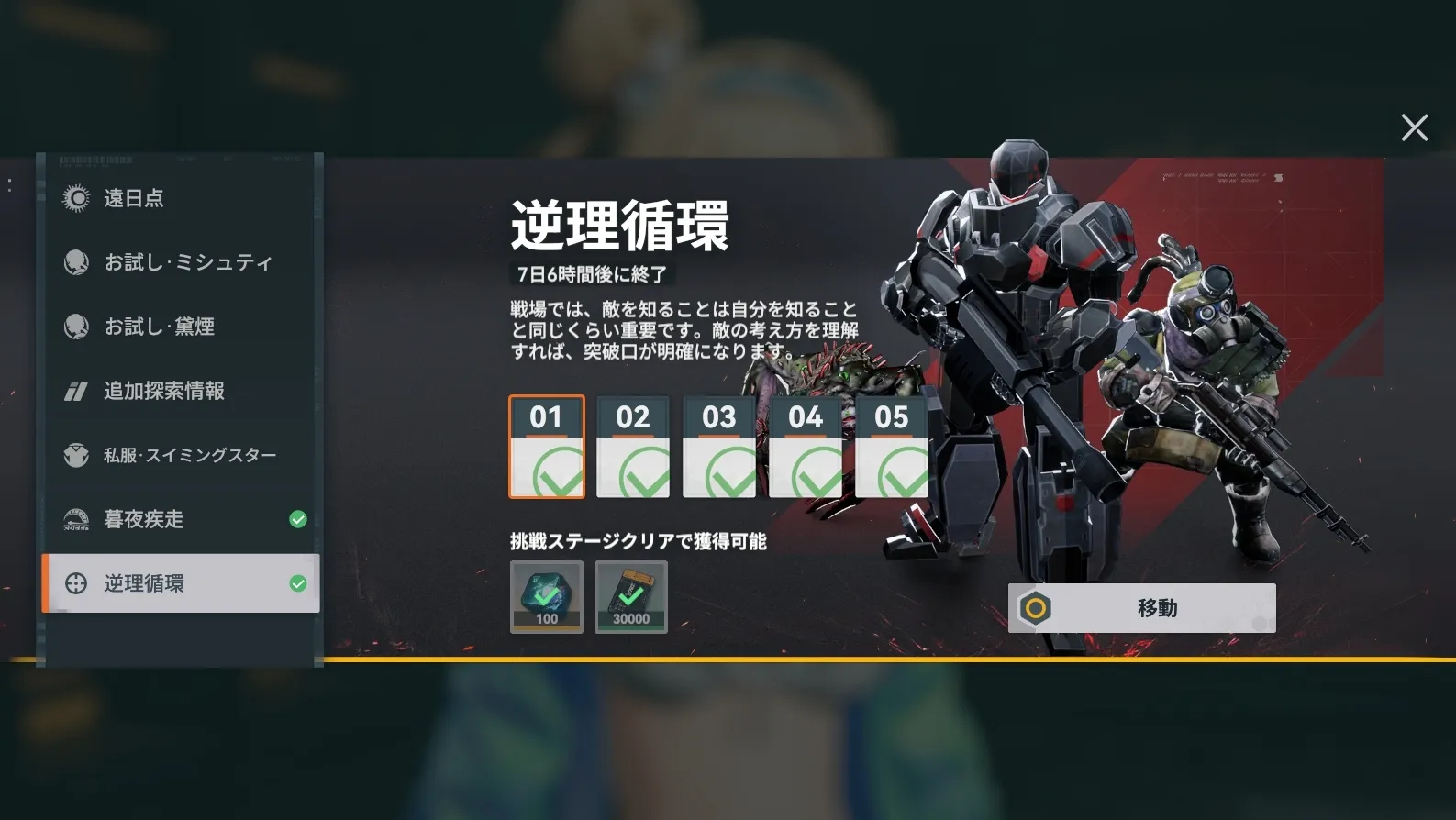
Task: Expand stage 05 in the challenge row
Action: [x=892, y=447]
